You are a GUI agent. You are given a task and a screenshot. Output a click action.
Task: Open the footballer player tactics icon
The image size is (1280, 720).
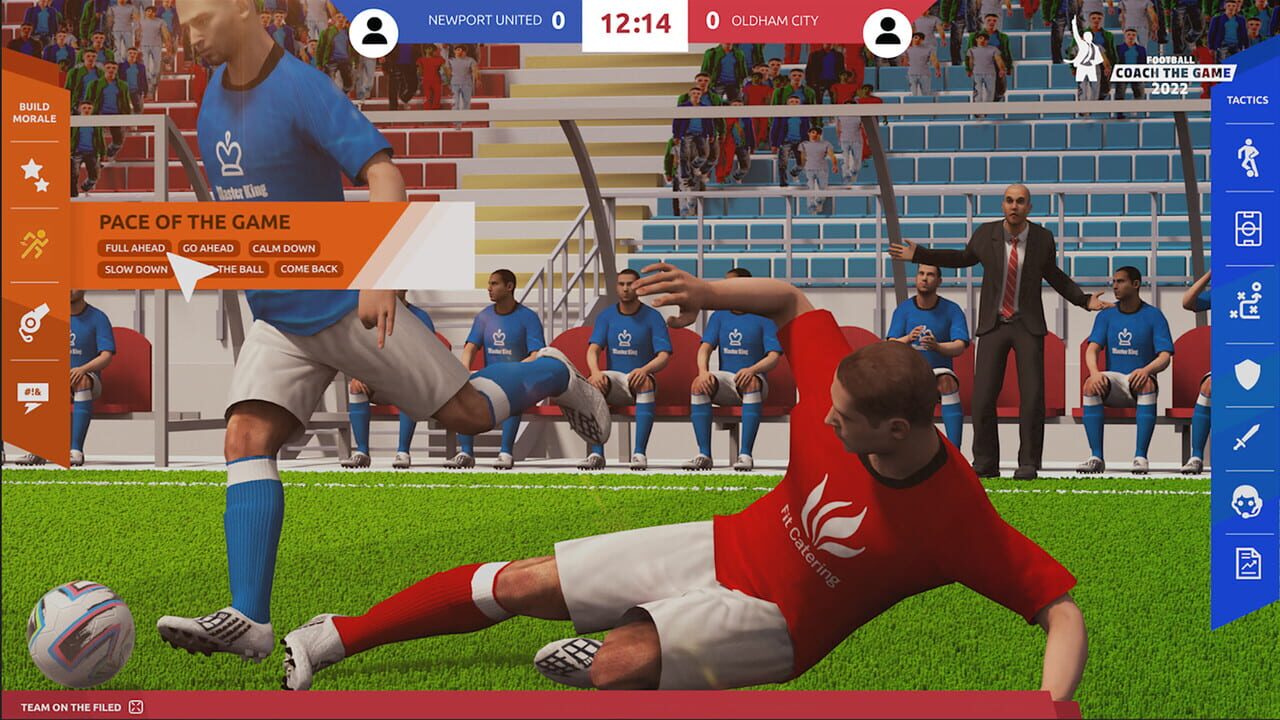pos(1246,155)
